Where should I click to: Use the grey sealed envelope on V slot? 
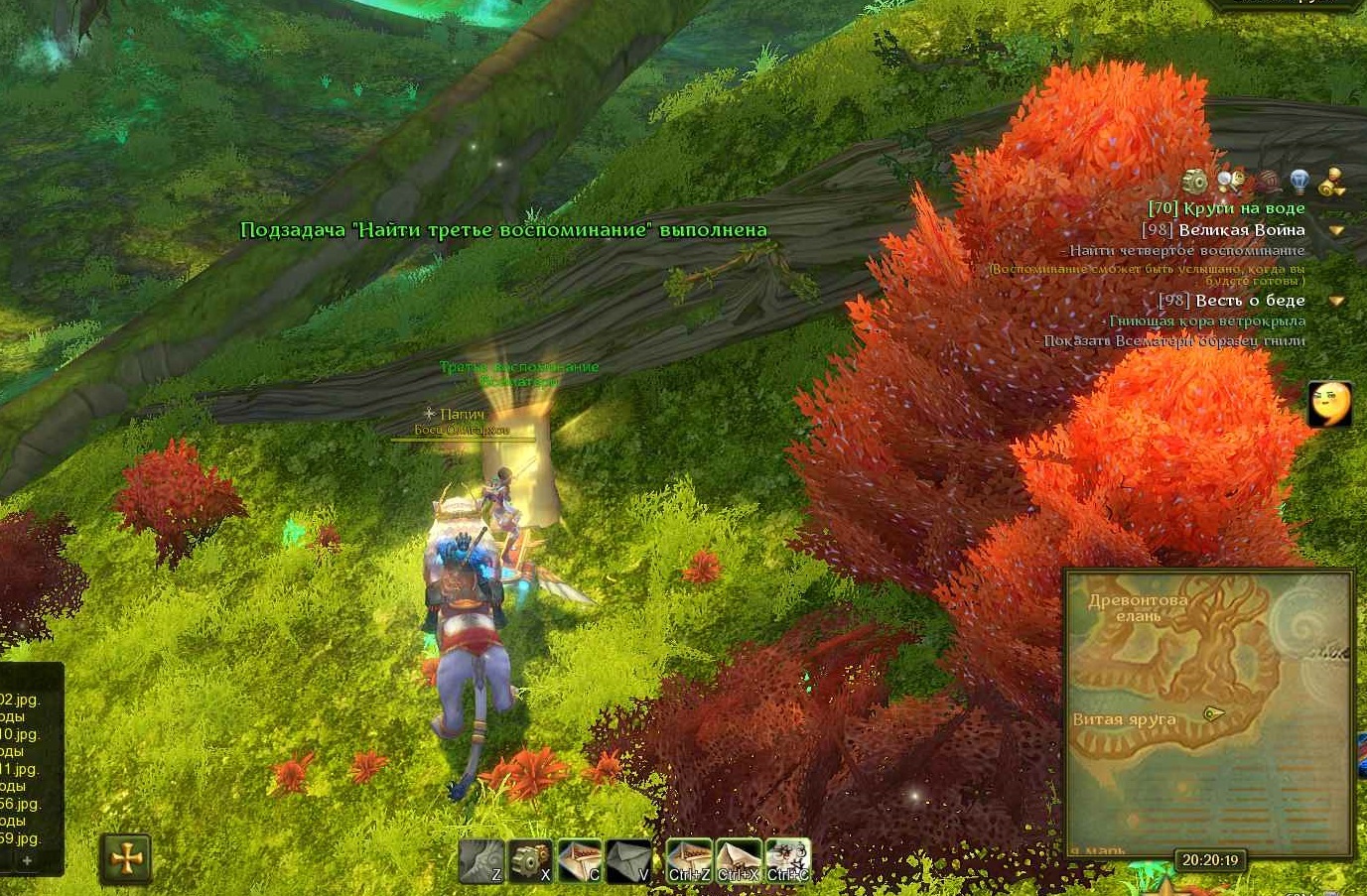(x=628, y=860)
